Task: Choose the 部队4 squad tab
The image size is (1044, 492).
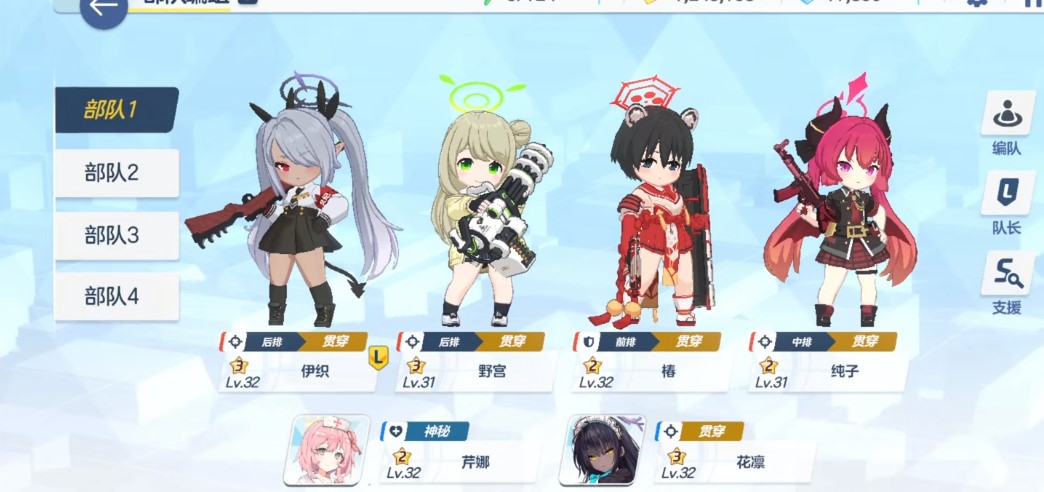Action: coord(116,297)
